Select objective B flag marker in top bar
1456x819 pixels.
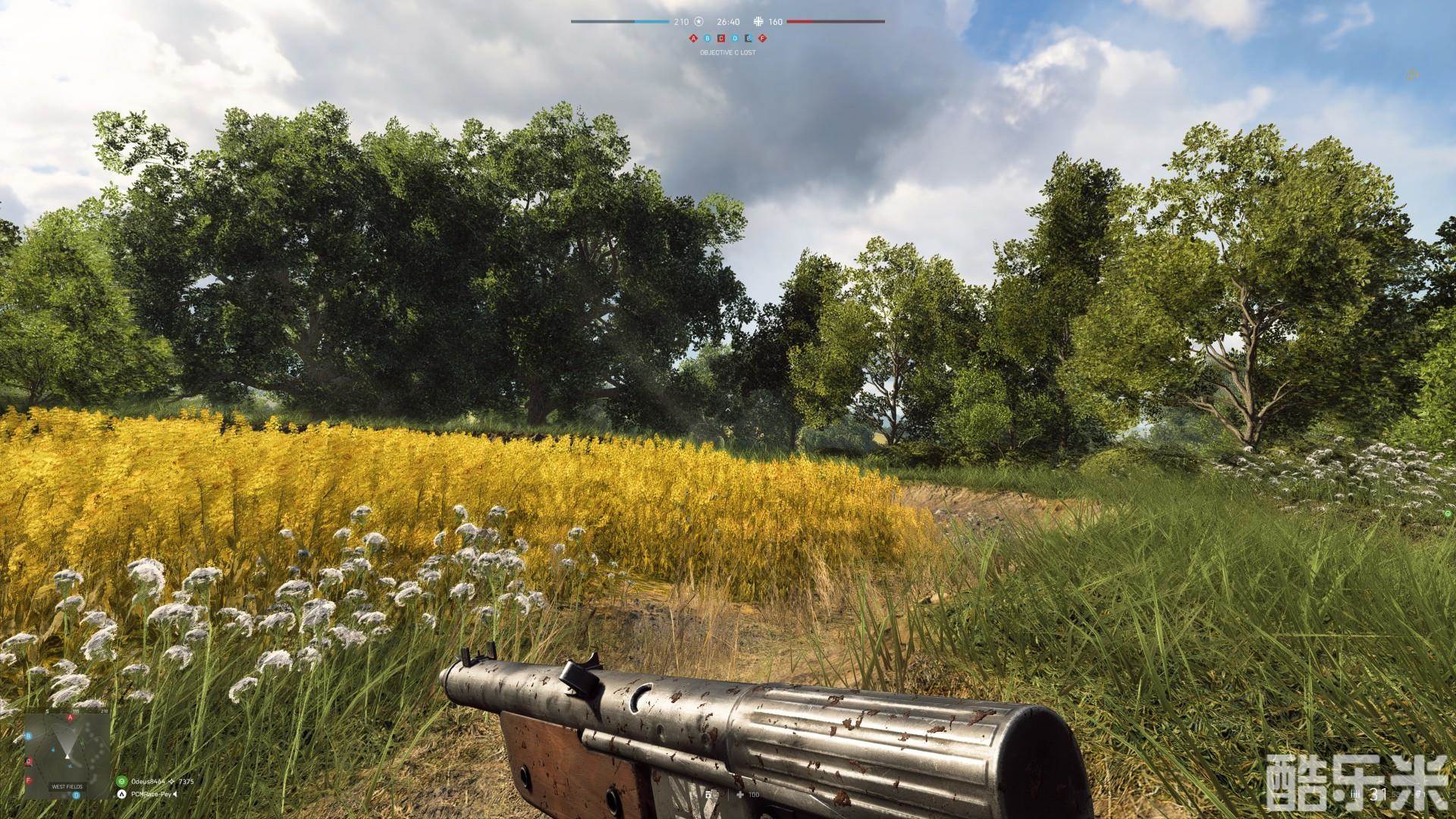click(x=707, y=38)
